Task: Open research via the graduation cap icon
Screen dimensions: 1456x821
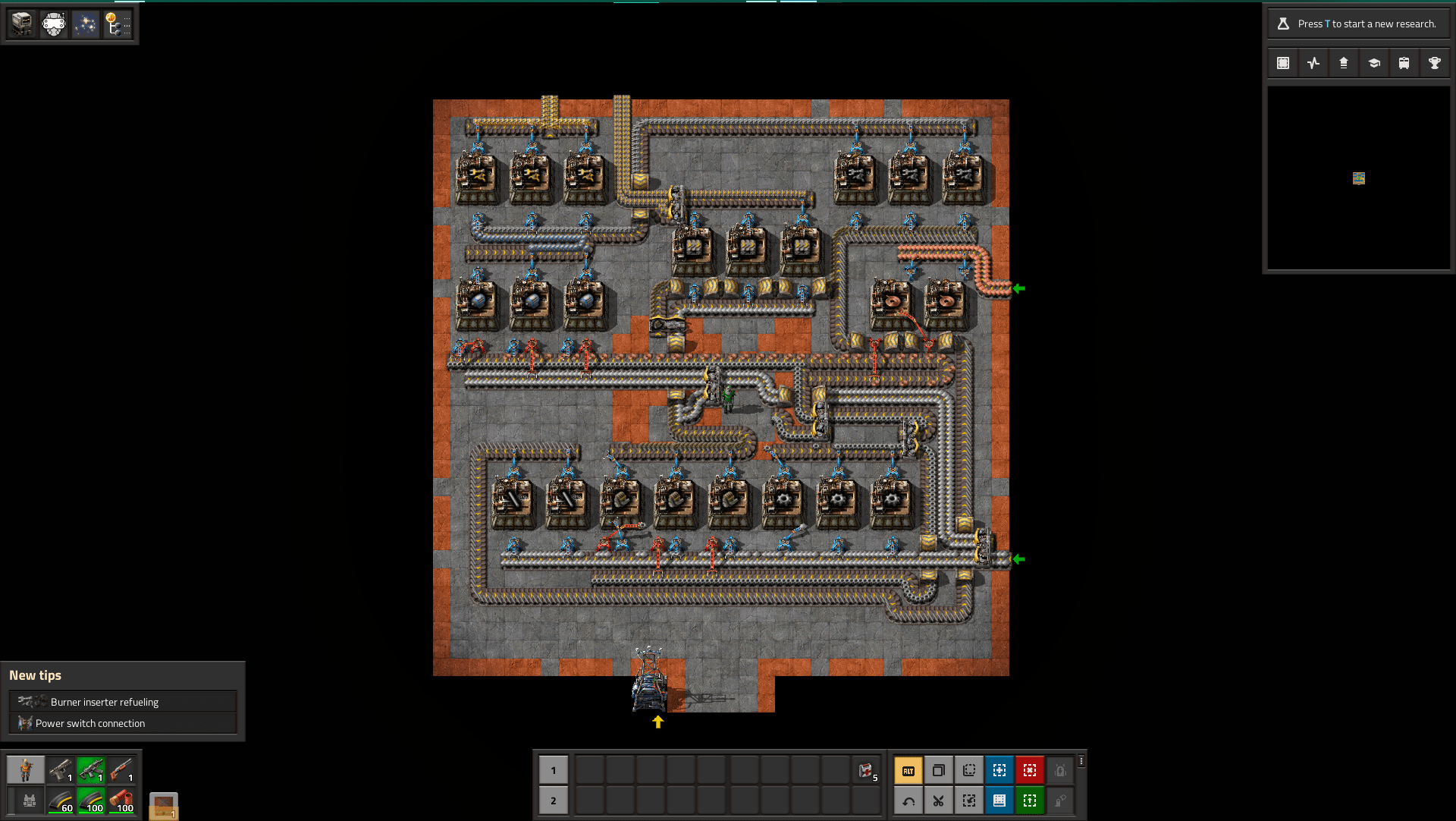Action: click(x=1374, y=63)
